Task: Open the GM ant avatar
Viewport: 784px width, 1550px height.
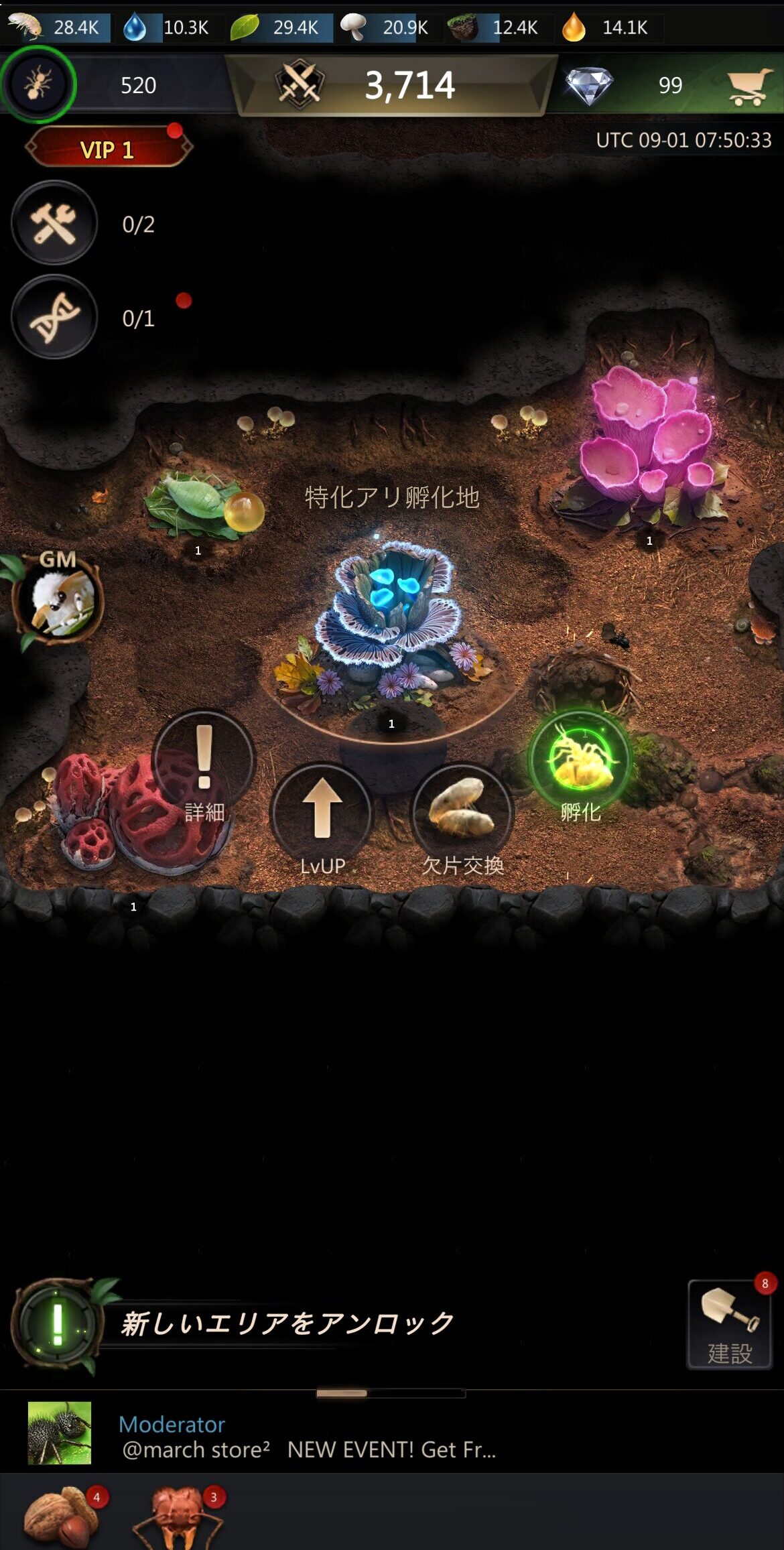Action: point(60,600)
